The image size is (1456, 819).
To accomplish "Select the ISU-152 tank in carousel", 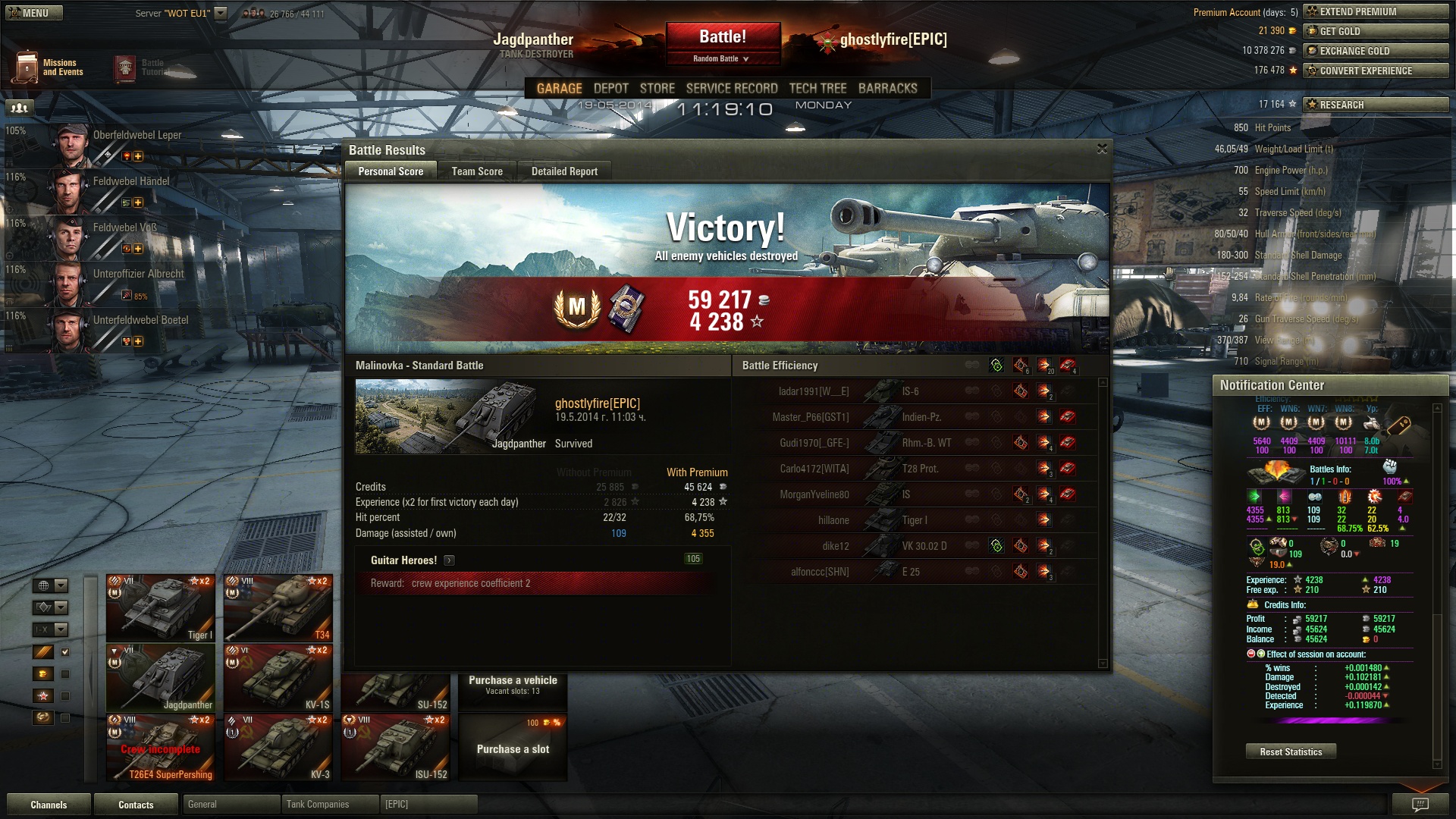I will coord(395,748).
